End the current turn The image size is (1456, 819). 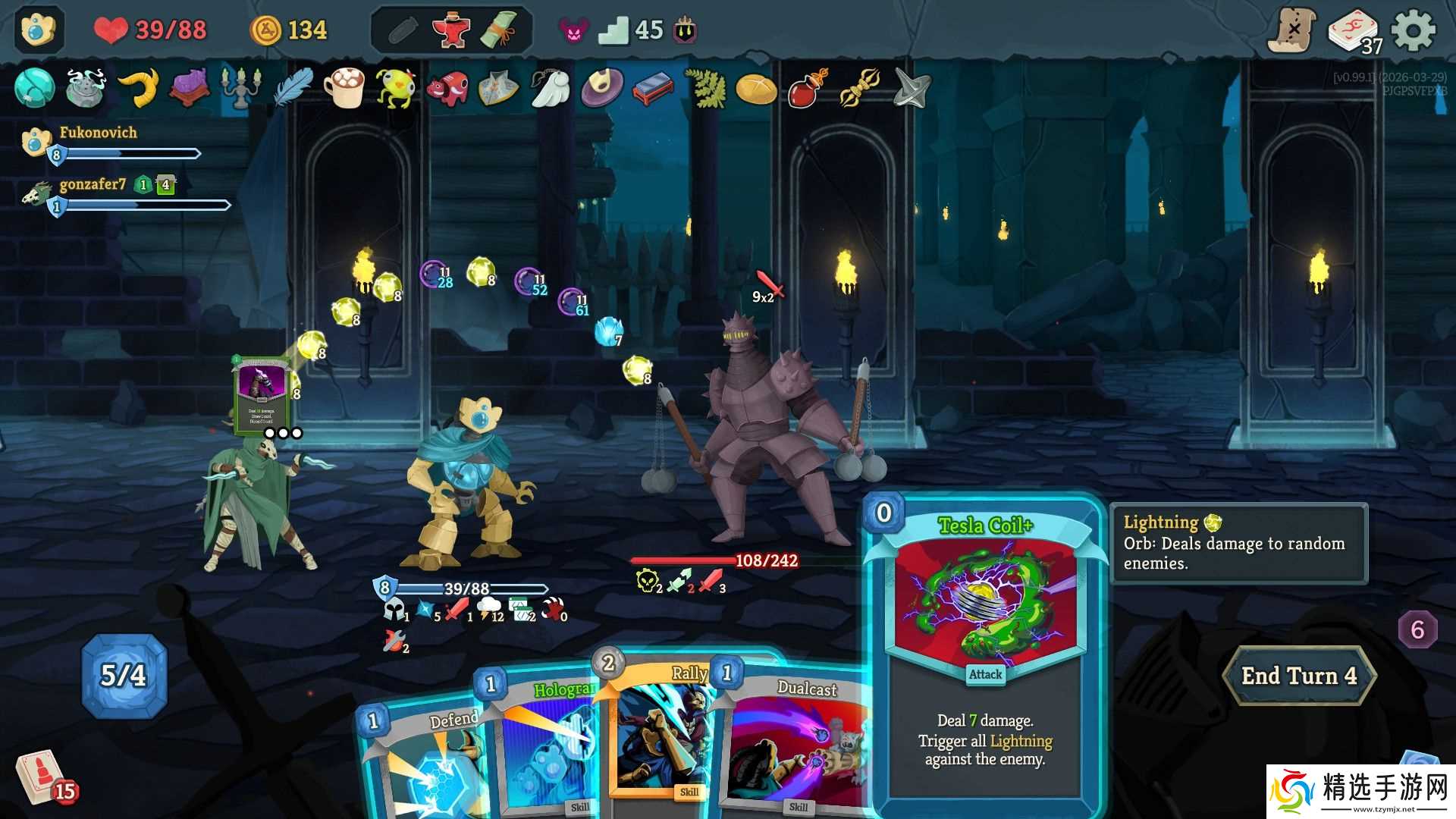[x=1298, y=676]
